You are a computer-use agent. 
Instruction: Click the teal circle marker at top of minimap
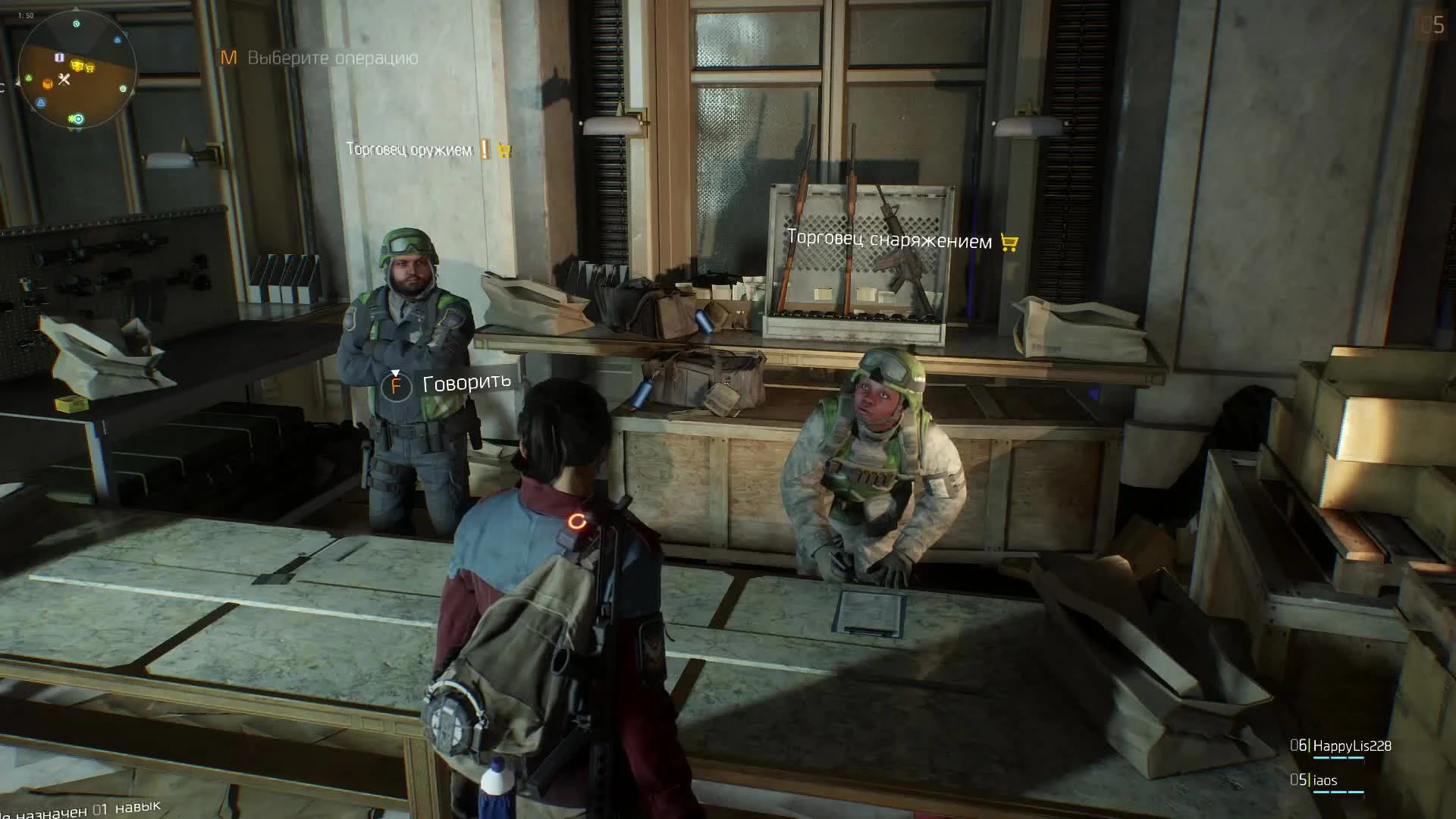click(77, 24)
